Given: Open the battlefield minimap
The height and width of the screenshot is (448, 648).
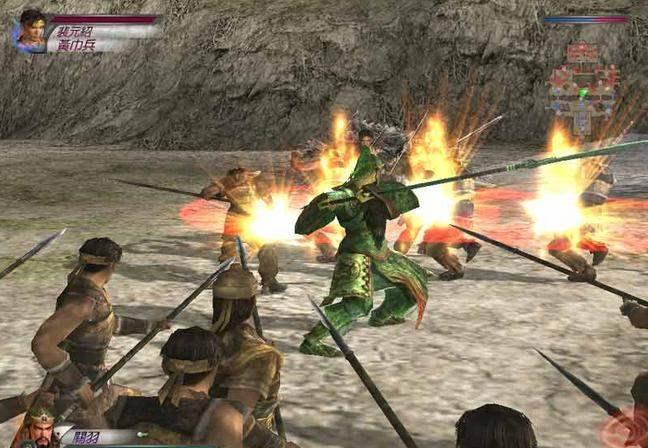Looking at the screenshot, I should pos(583,82).
